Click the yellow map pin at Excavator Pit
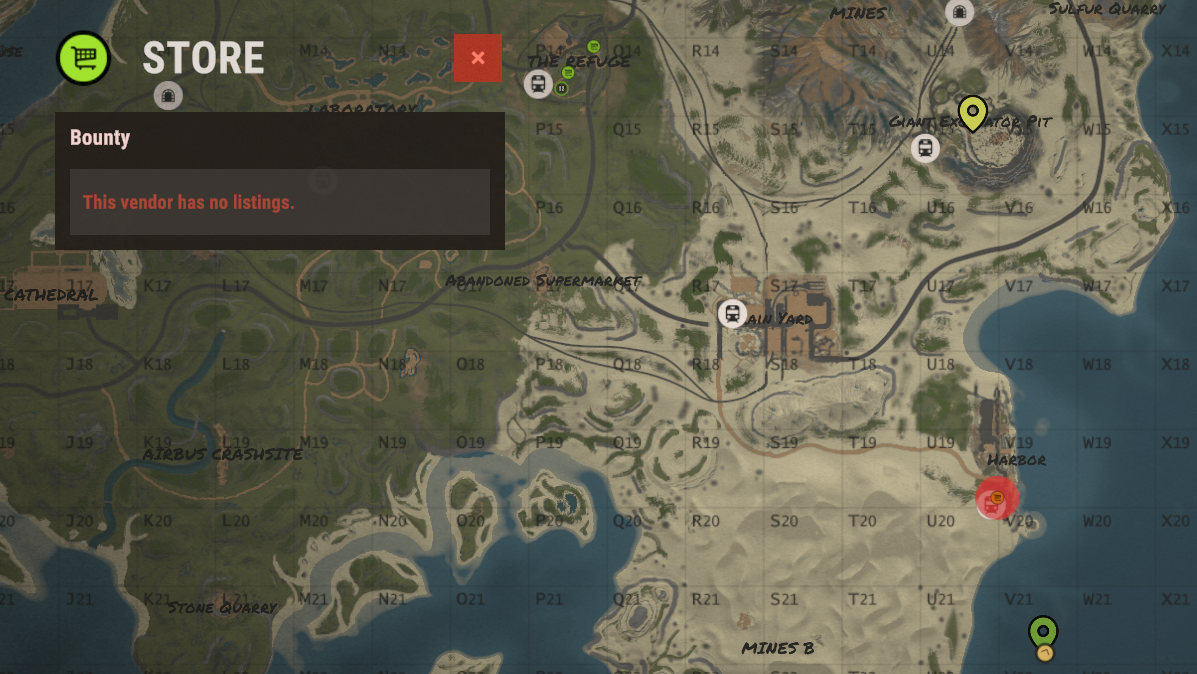 click(x=972, y=112)
